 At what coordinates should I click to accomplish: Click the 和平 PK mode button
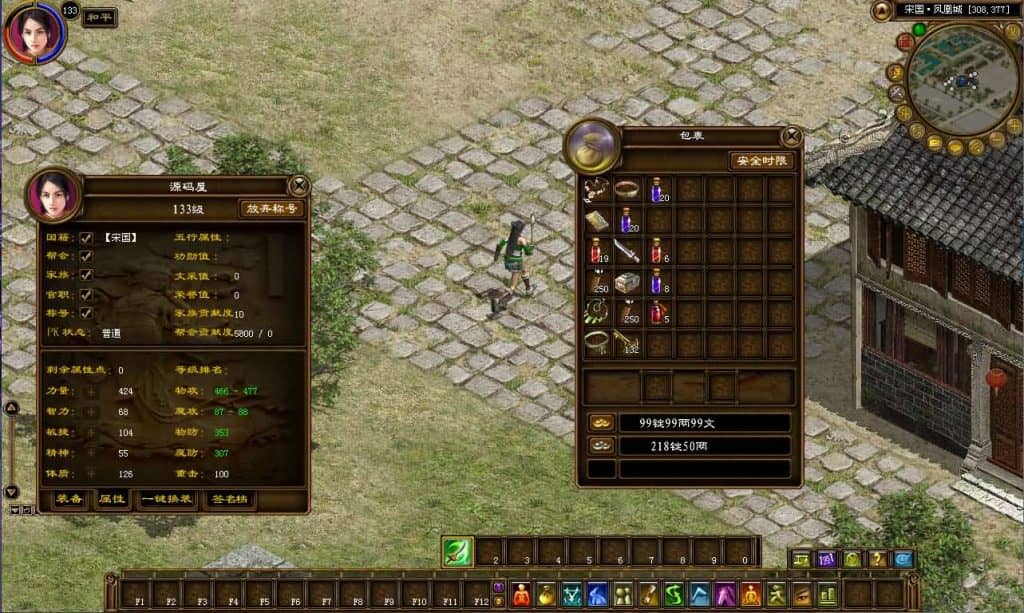tap(100, 17)
